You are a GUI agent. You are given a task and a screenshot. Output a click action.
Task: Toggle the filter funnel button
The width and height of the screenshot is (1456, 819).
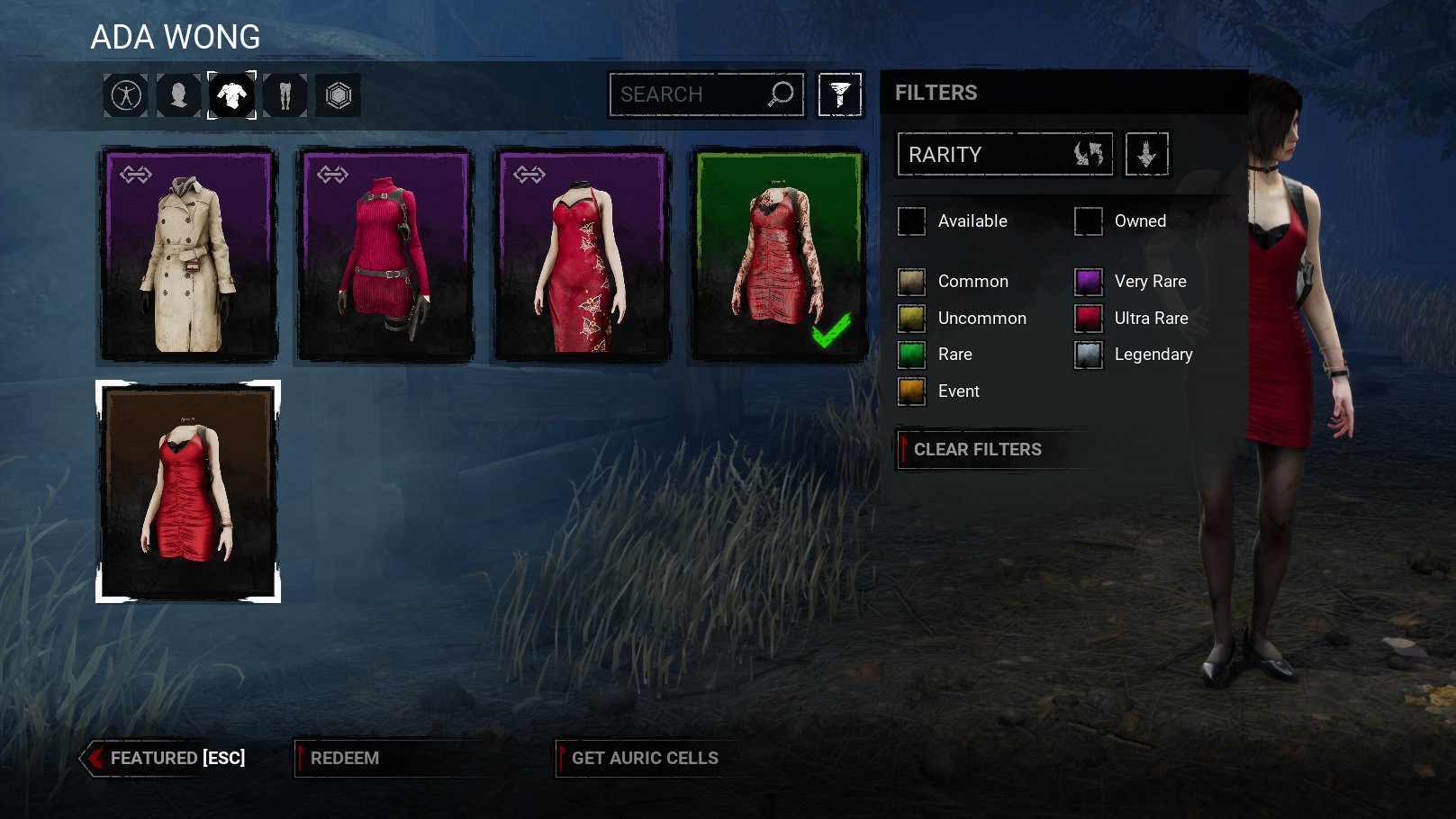[x=840, y=94]
